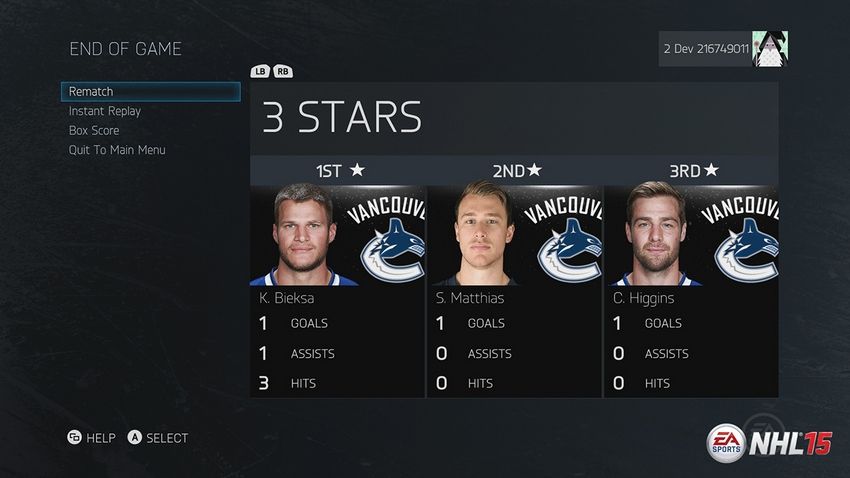
Task: Select the 3rd star C. Higgins card
Action: [x=692, y=290]
